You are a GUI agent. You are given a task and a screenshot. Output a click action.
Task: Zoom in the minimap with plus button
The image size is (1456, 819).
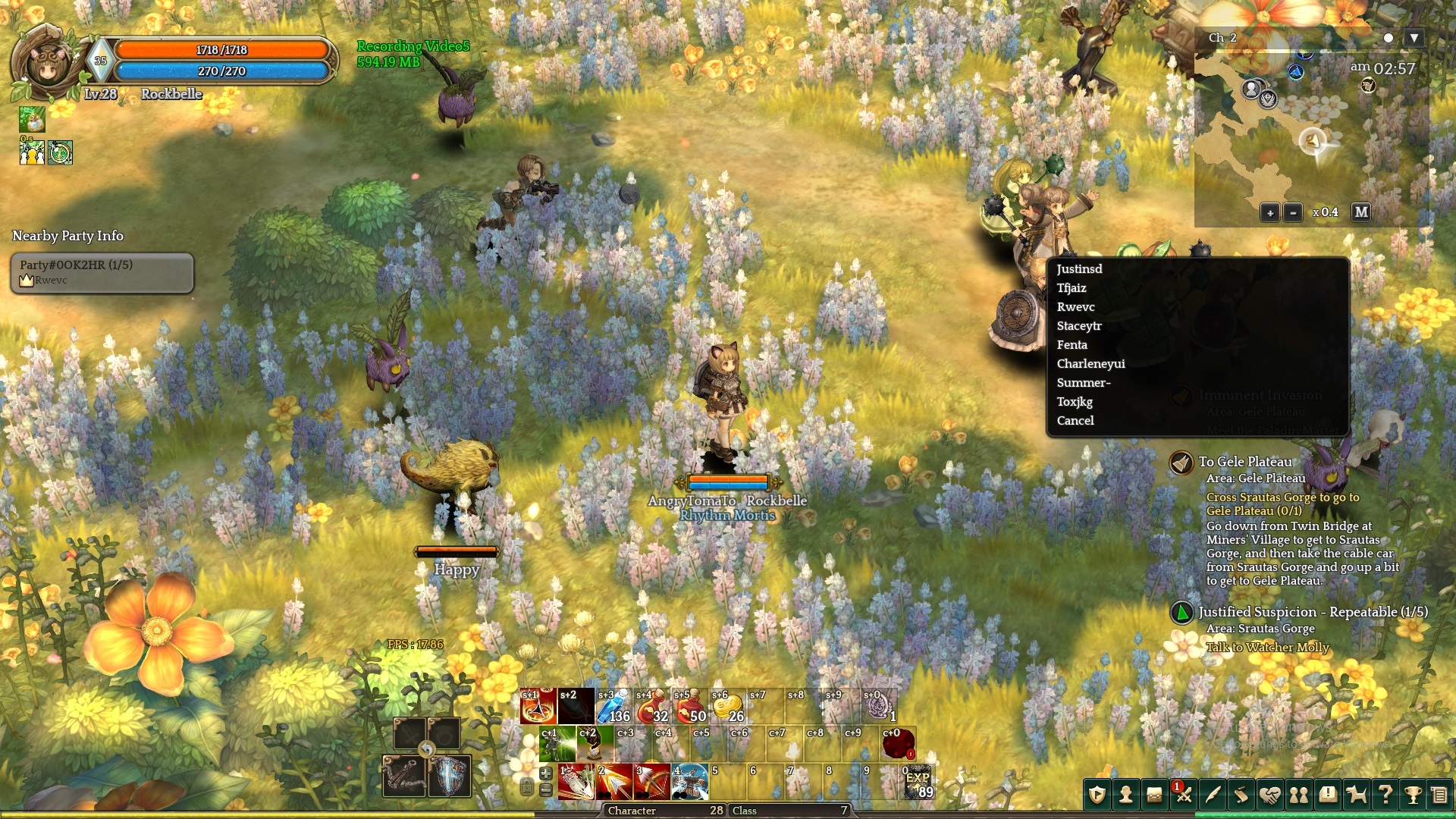pos(1269,213)
